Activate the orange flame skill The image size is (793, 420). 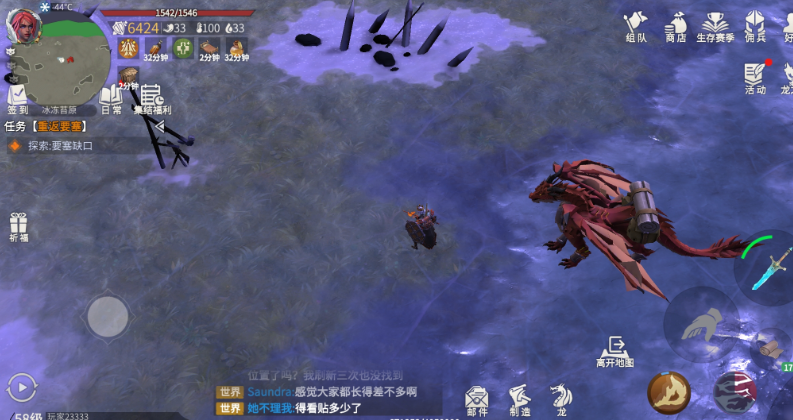click(x=668, y=391)
